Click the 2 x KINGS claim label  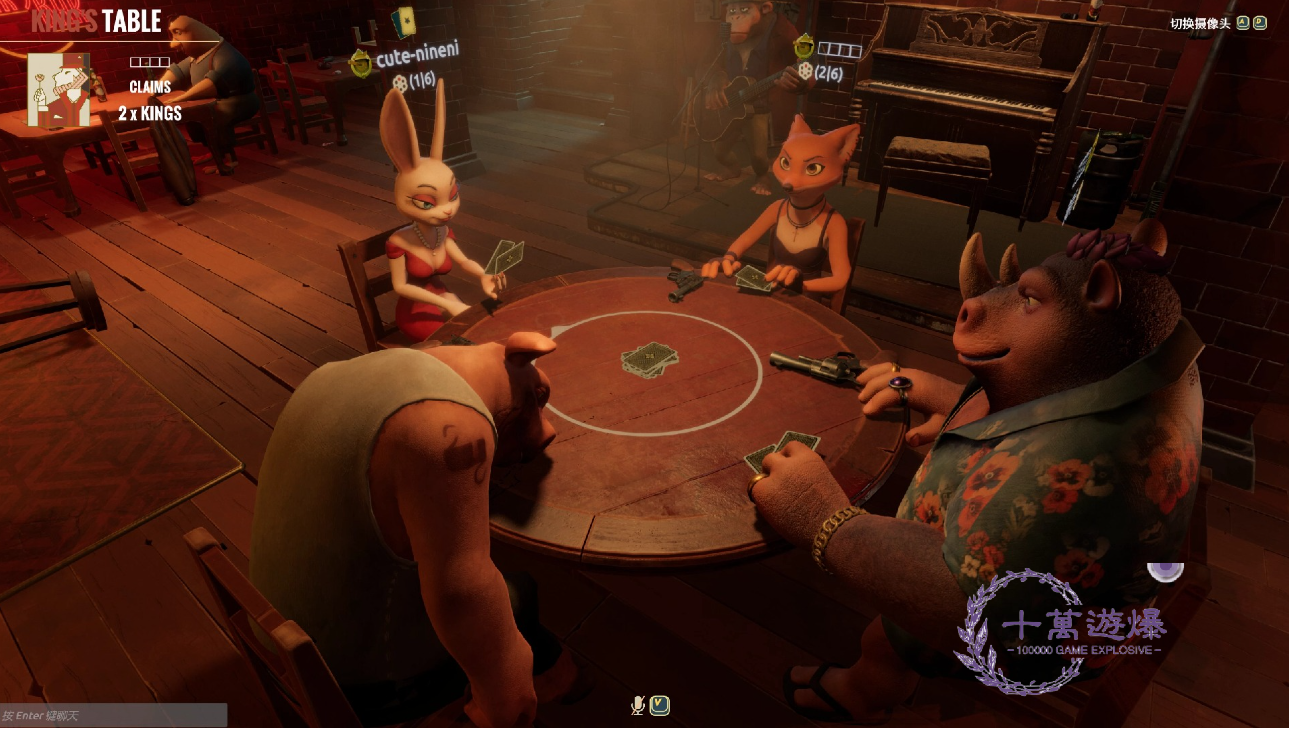pyautogui.click(x=152, y=113)
